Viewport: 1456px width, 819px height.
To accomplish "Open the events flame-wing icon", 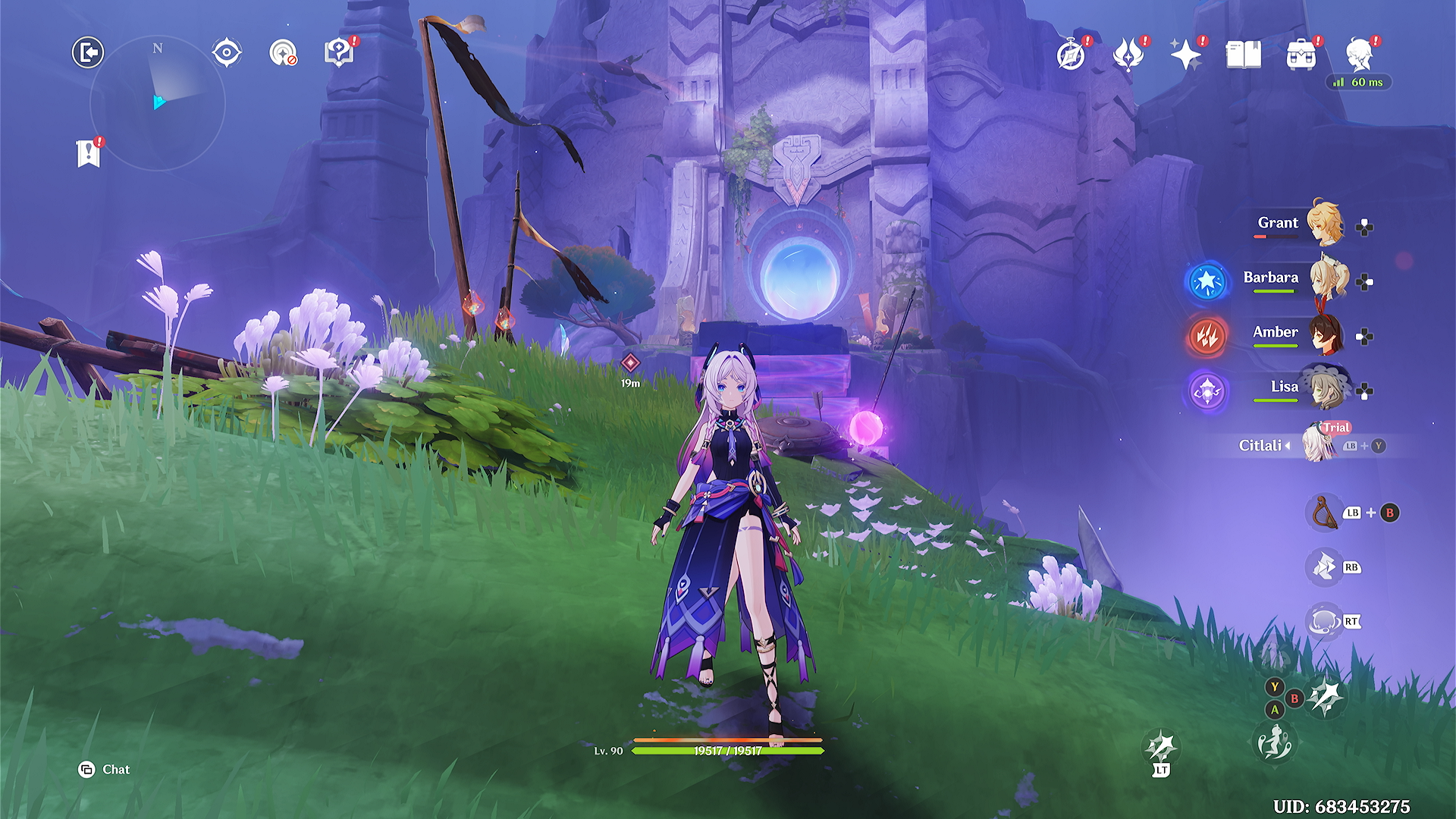I will tap(1128, 55).
